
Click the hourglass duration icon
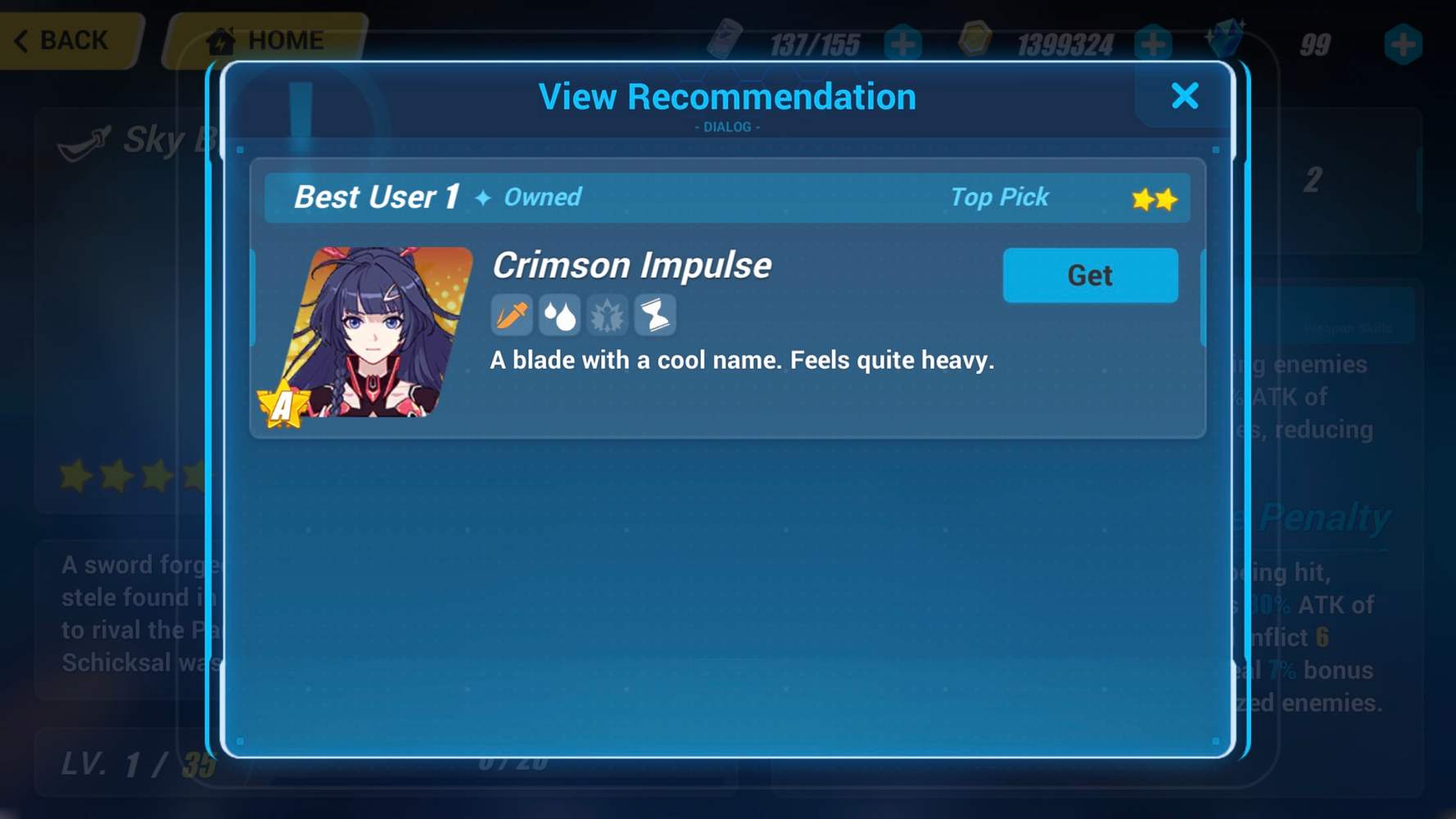653,315
